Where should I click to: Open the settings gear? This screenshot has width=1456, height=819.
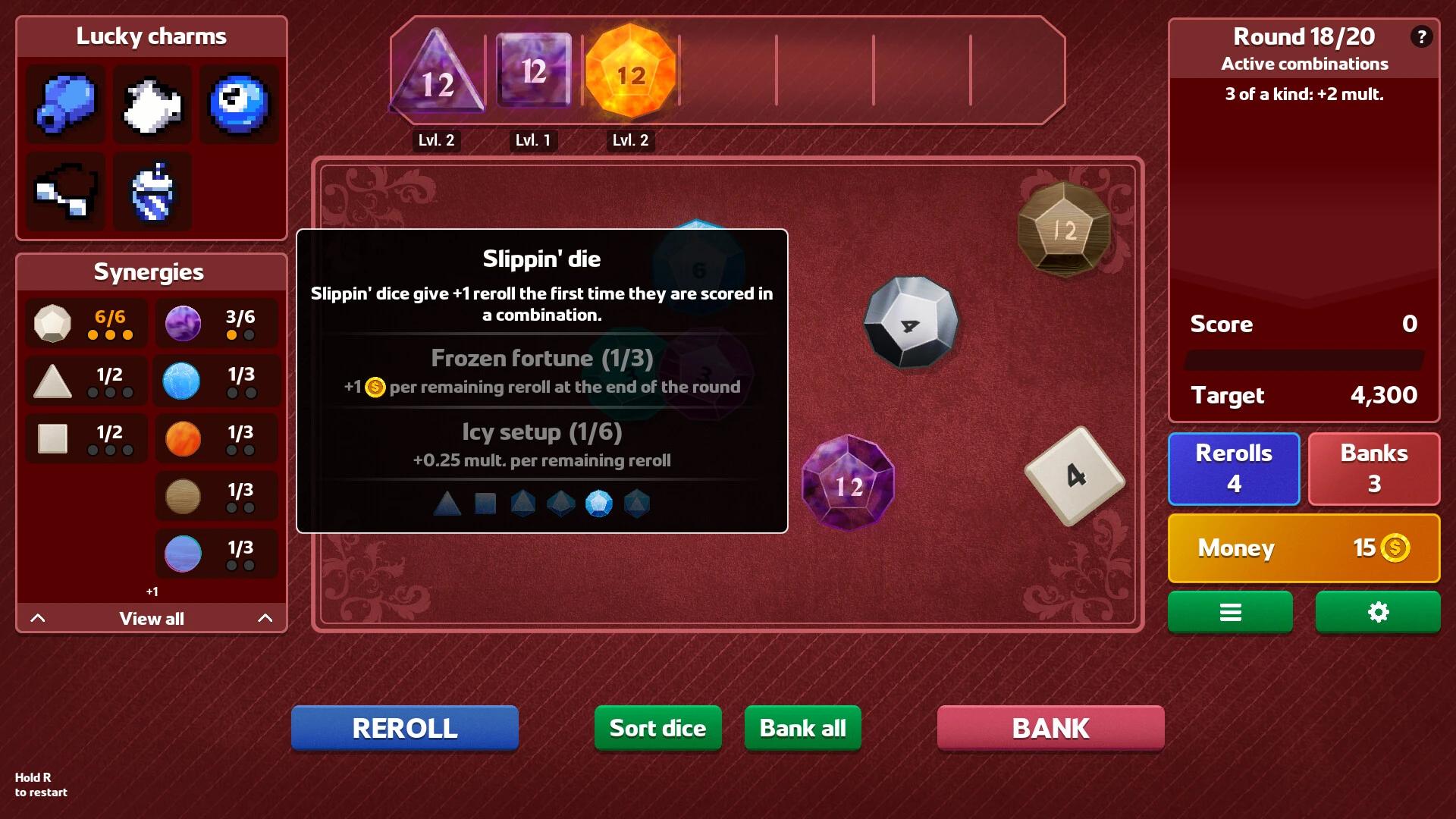point(1377,612)
